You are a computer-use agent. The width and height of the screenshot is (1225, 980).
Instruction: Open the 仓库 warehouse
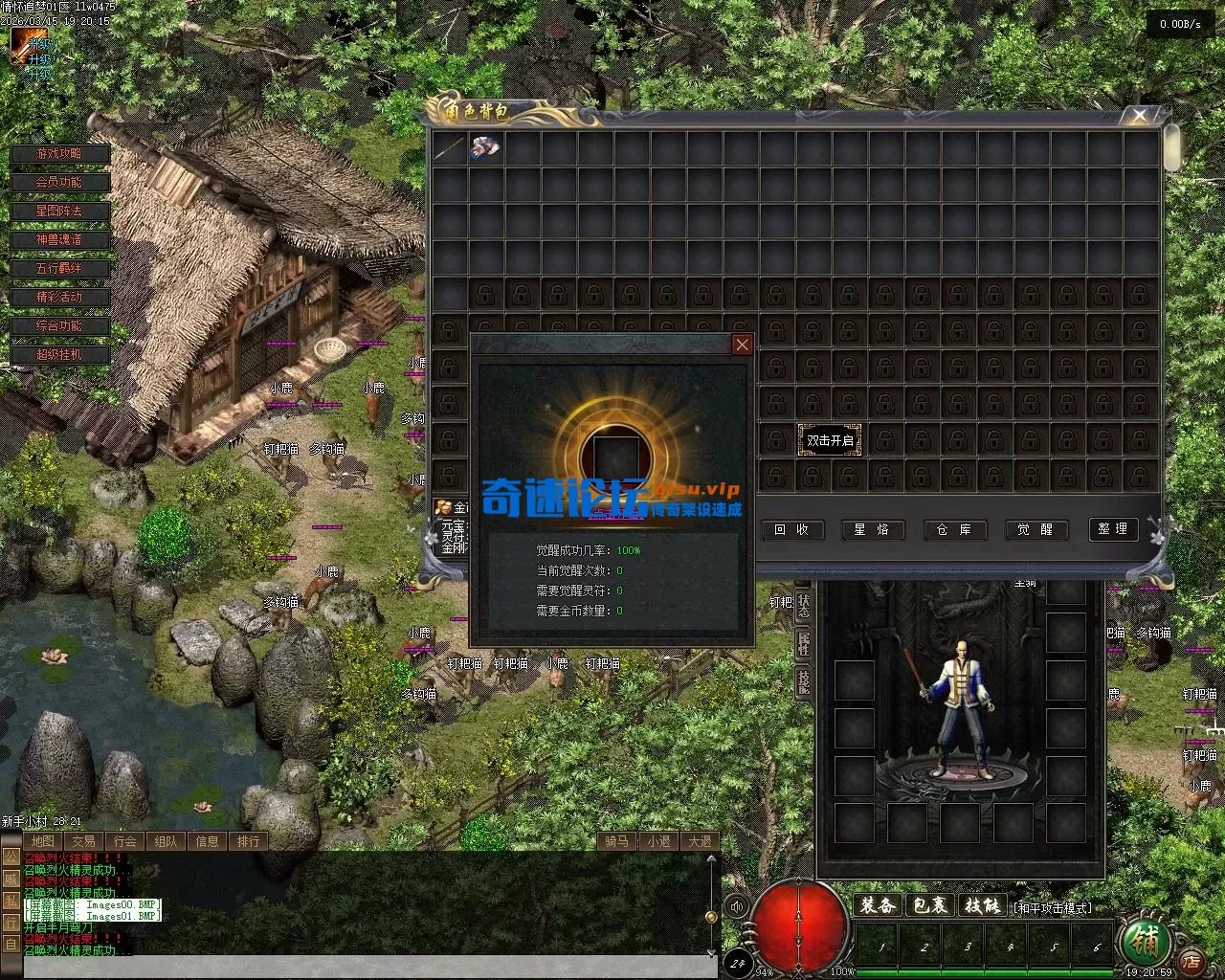coord(954,529)
